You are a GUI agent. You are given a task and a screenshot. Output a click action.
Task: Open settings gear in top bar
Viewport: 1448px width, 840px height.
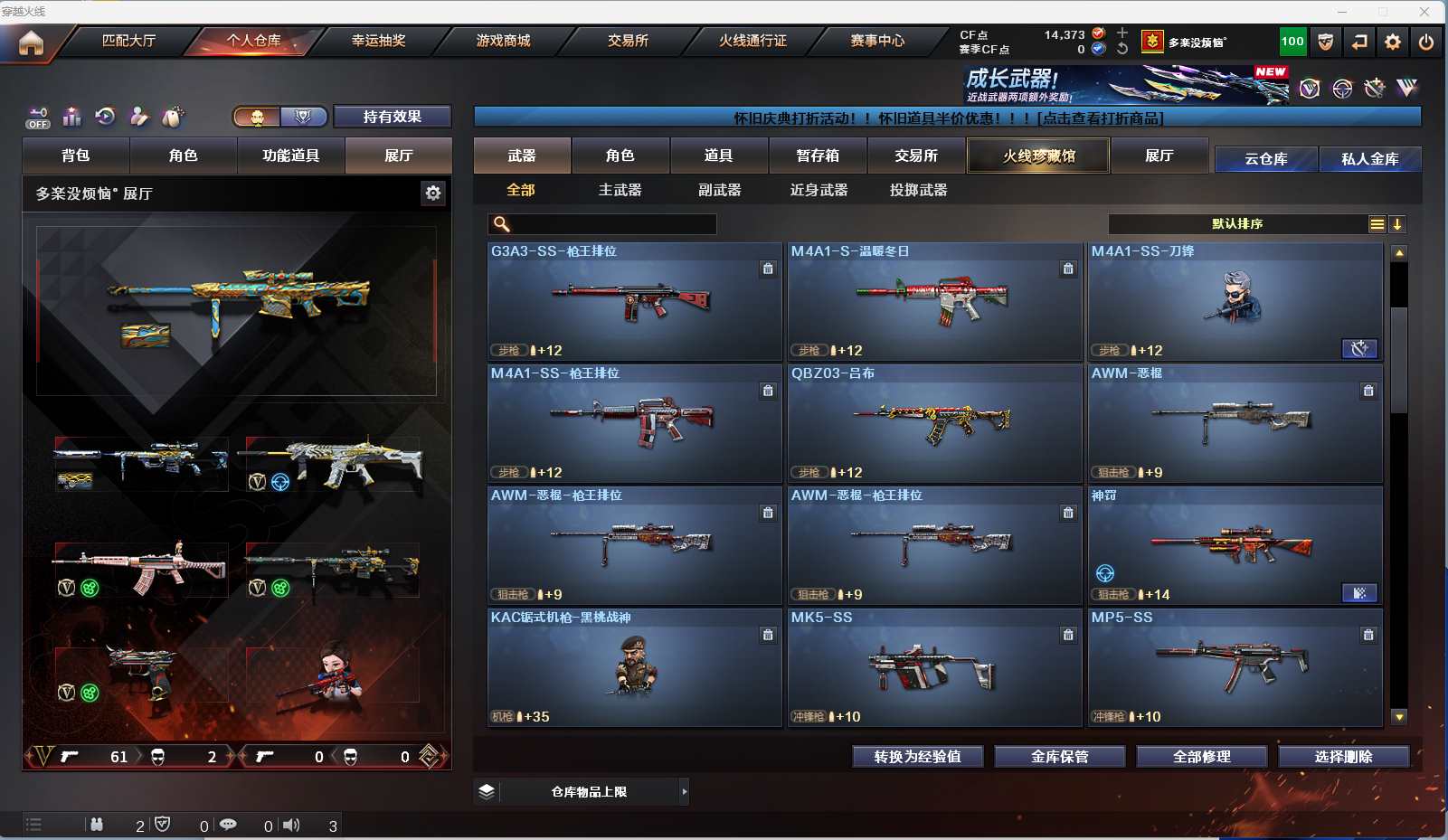tap(1393, 42)
